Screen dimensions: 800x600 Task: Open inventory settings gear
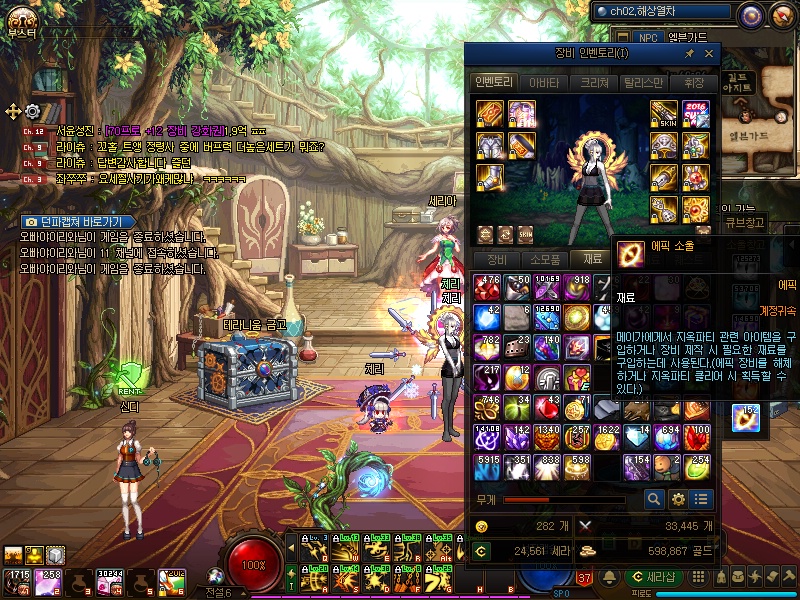[678, 498]
